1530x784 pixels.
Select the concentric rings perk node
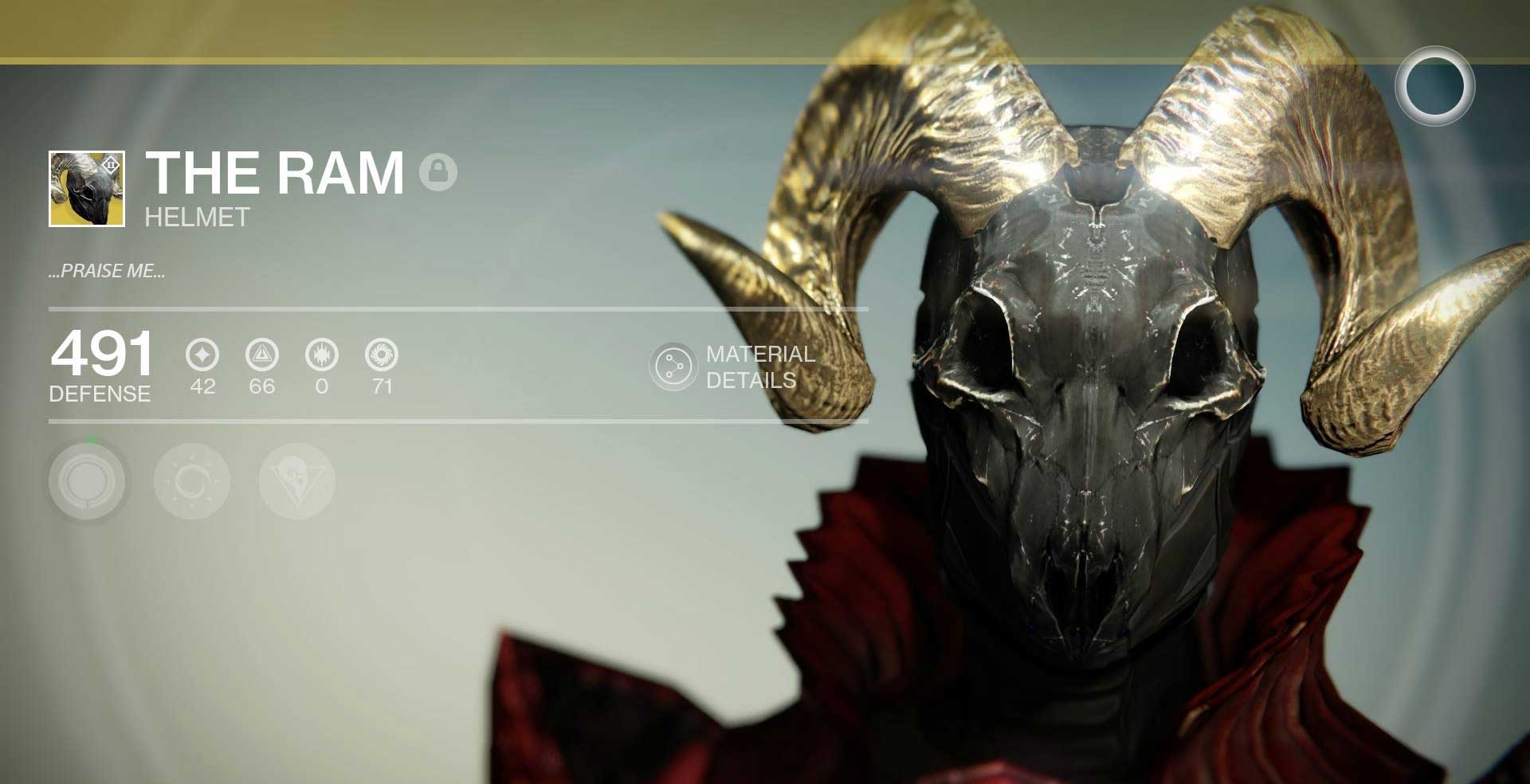point(87,481)
